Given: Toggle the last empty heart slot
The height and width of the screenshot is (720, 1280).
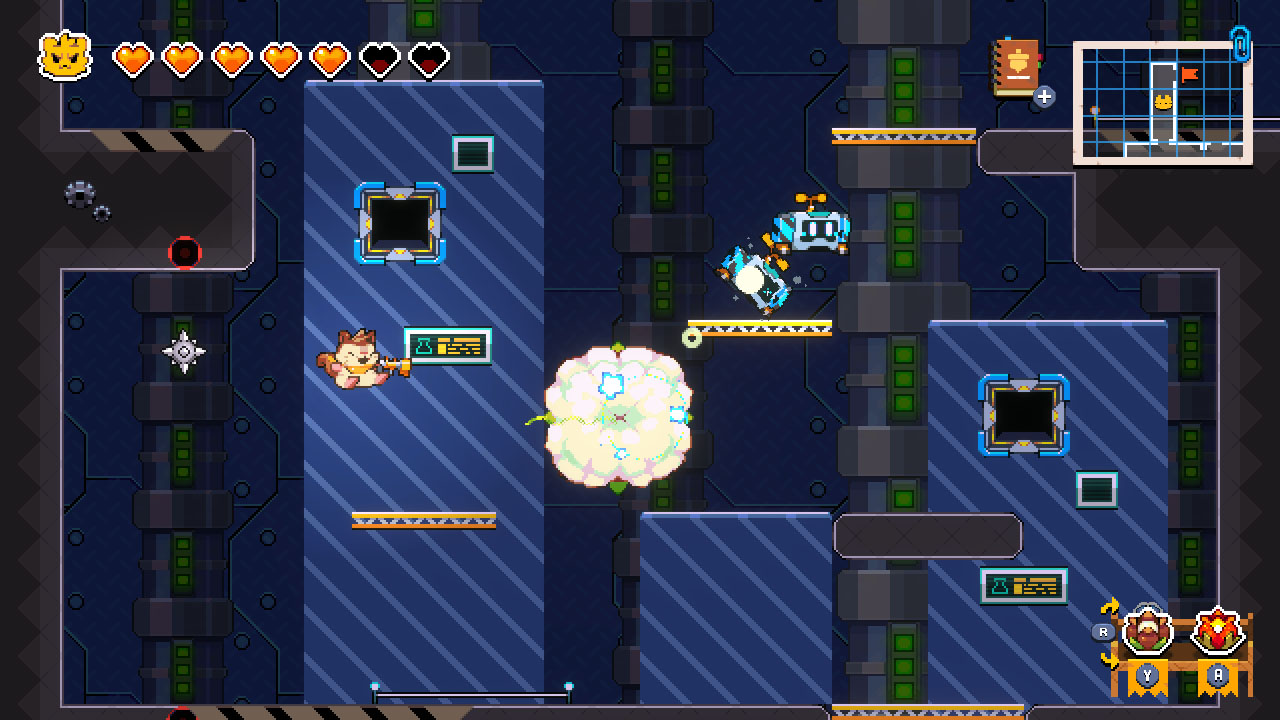Looking at the screenshot, I should [430, 57].
